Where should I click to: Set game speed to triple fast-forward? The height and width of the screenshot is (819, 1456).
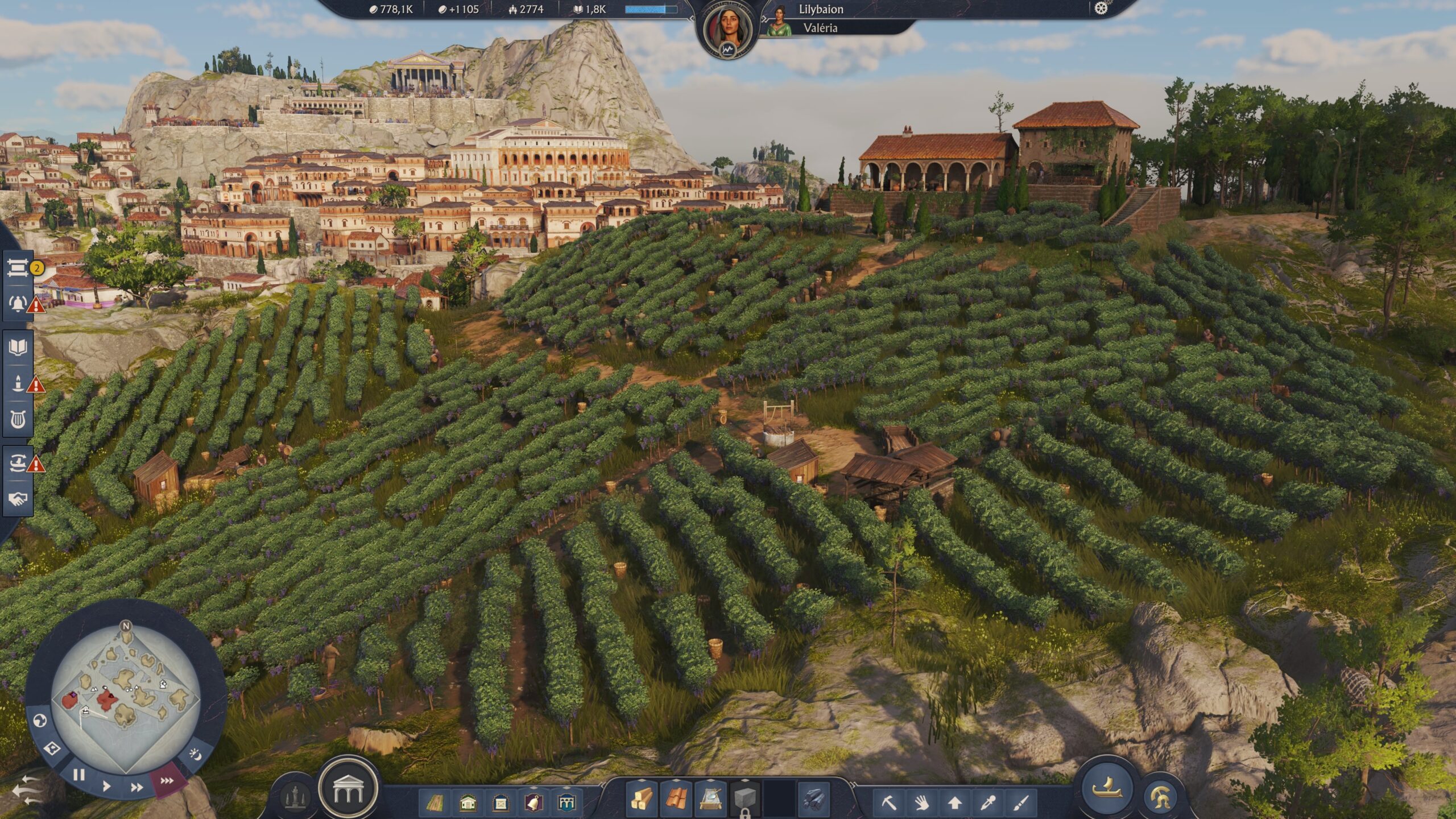click(x=167, y=781)
